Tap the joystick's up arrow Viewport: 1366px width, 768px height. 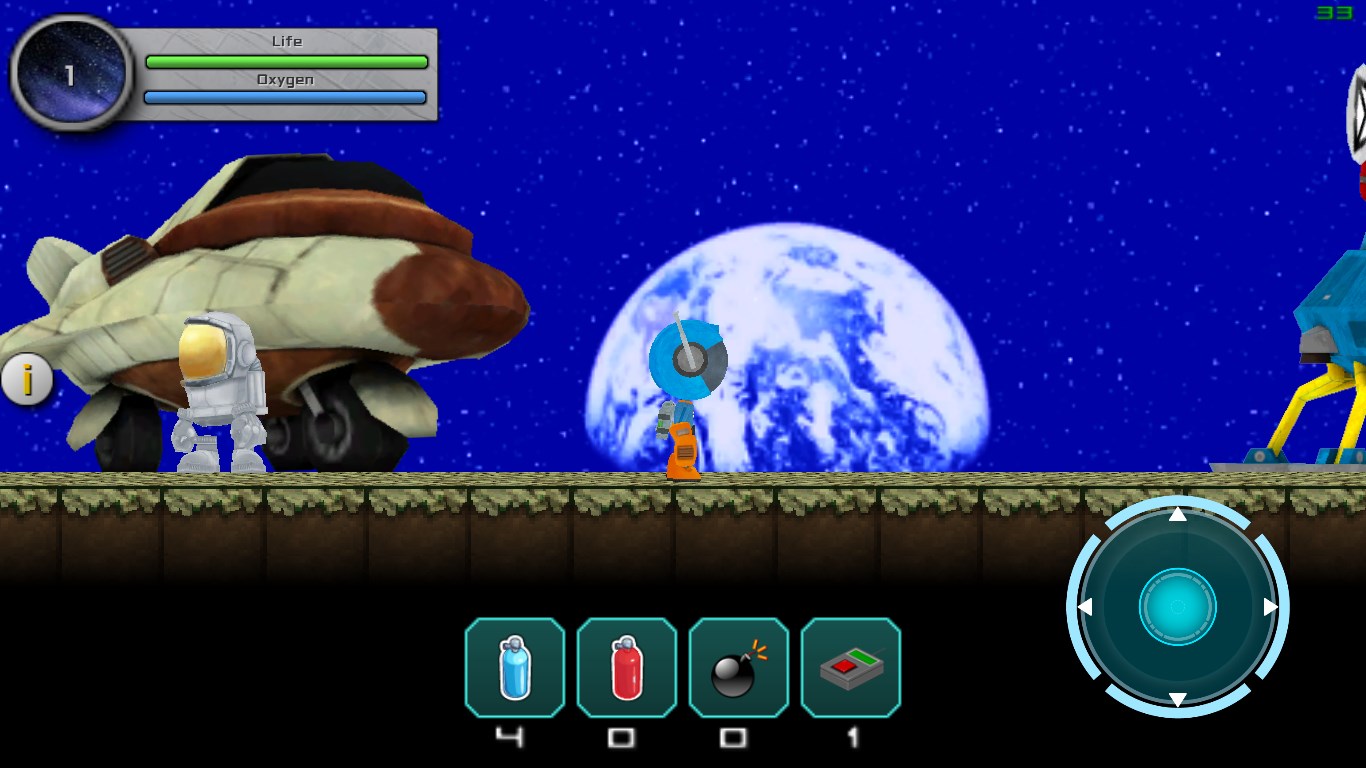(1178, 514)
